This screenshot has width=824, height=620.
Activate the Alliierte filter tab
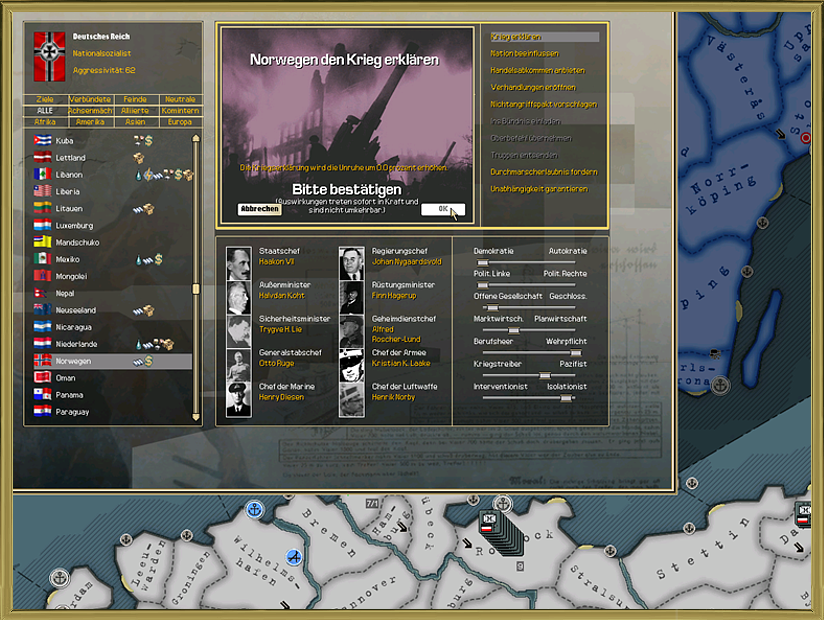pos(135,111)
